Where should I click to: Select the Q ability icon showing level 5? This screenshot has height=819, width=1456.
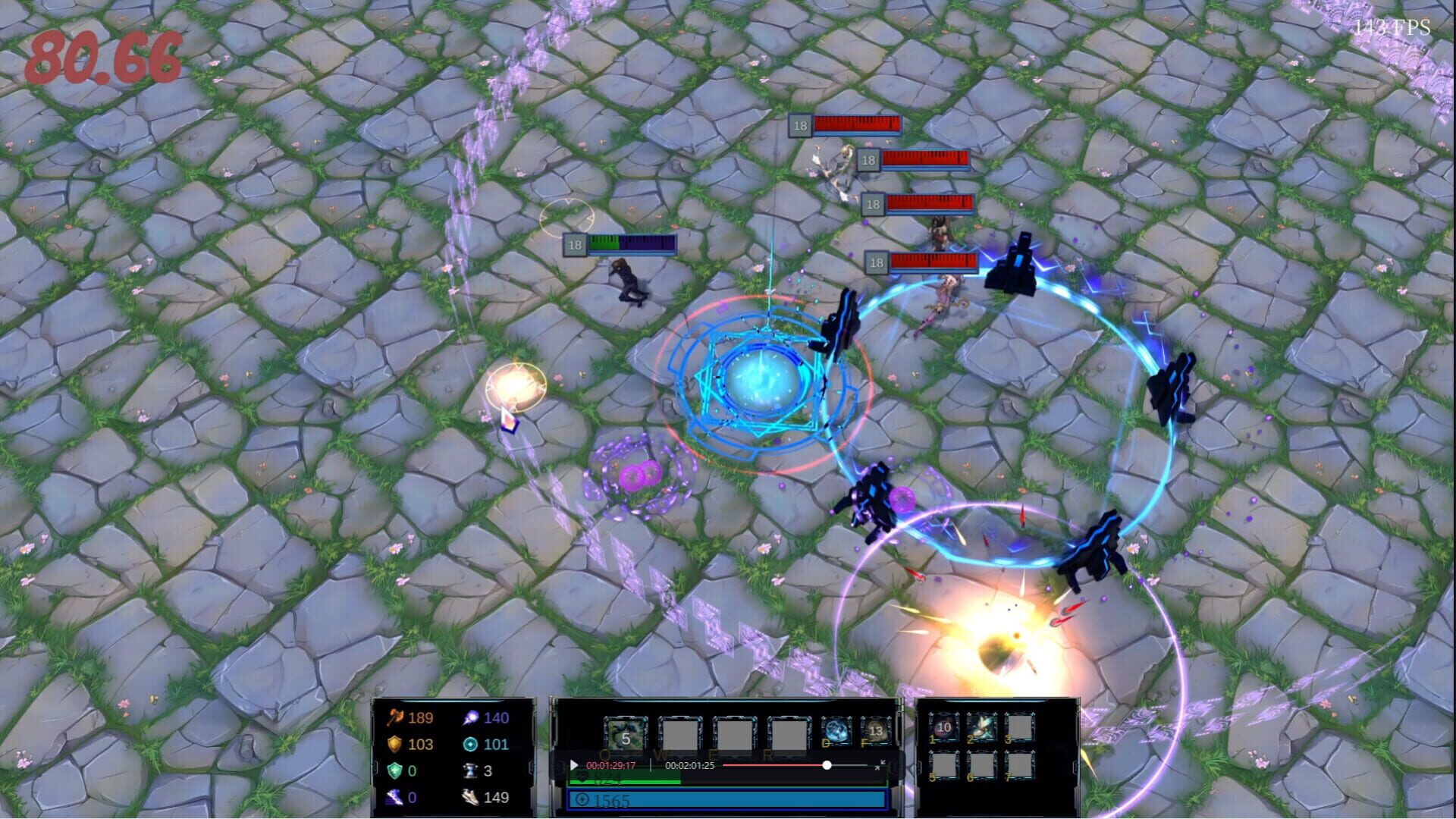coord(626,733)
